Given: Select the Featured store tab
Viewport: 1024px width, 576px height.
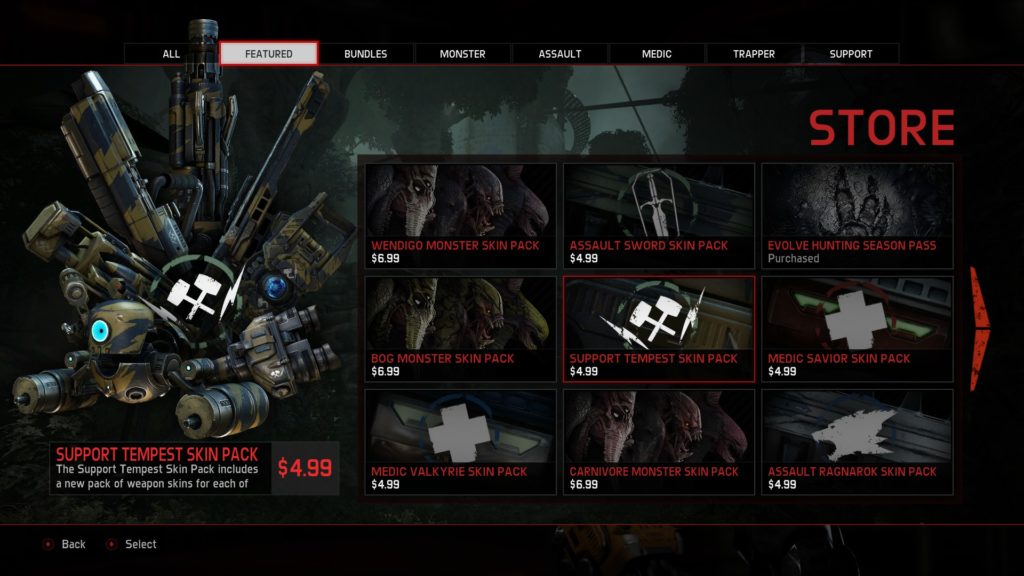Looking at the screenshot, I should tap(269, 54).
